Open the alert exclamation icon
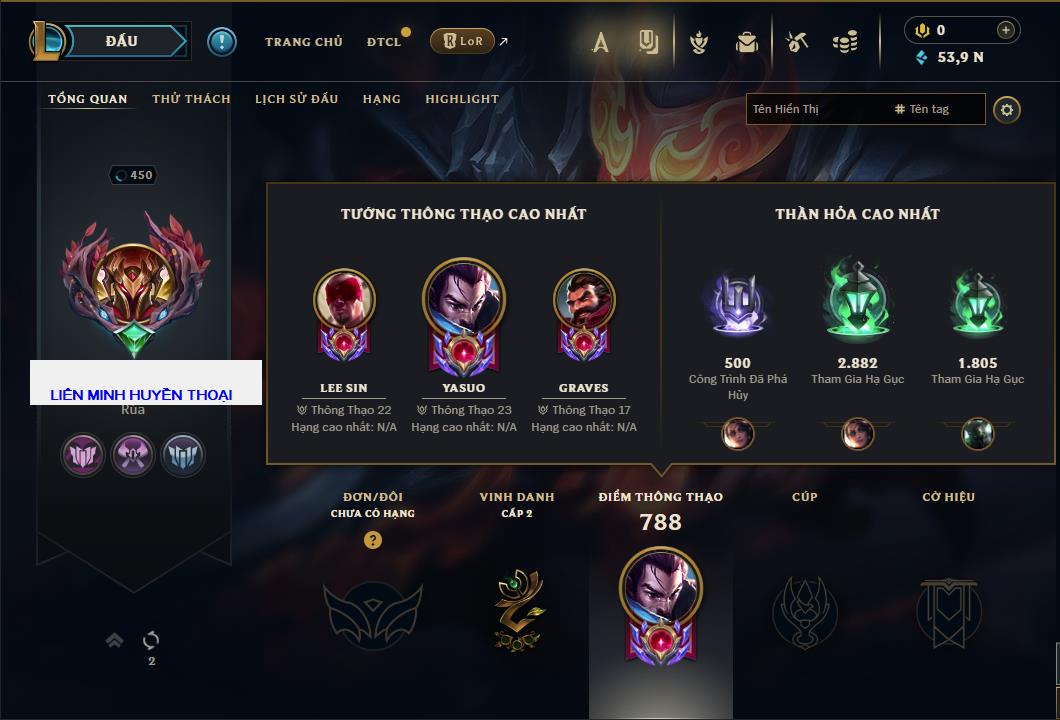1060x720 pixels. pos(221,41)
